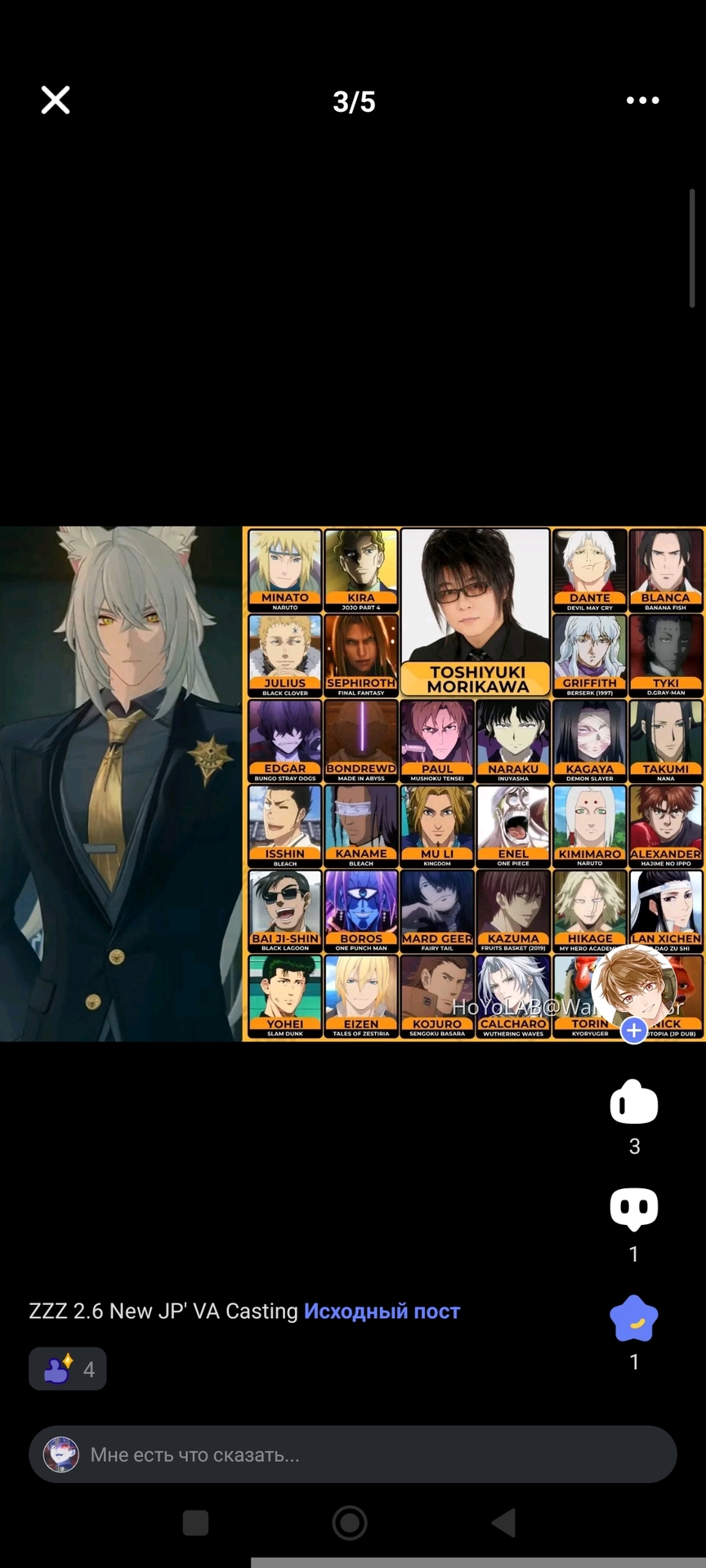This screenshot has height=1568, width=706.
Task: Open the three-dot options menu
Action: click(642, 100)
